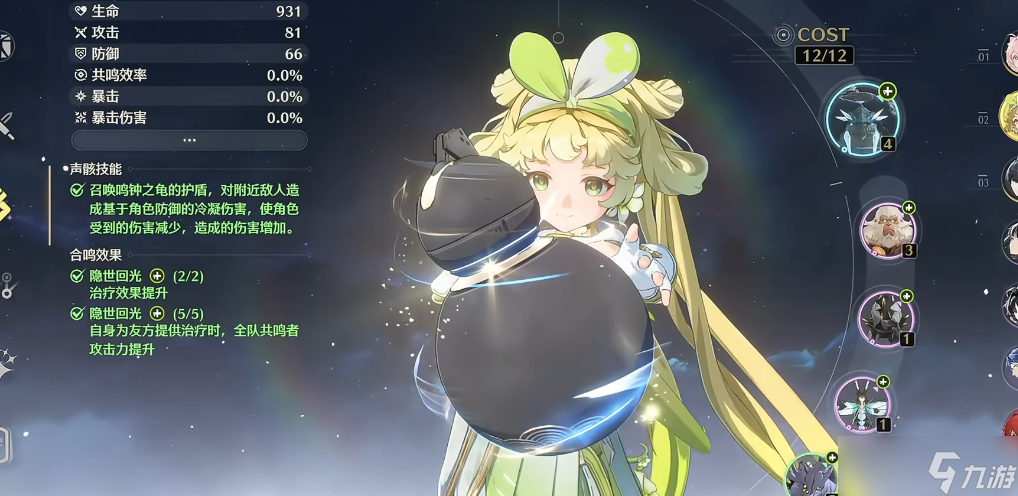This screenshot has width=1018, height=496.
Task: Choose the cost 1 dark armored echo
Action: (x=885, y=318)
